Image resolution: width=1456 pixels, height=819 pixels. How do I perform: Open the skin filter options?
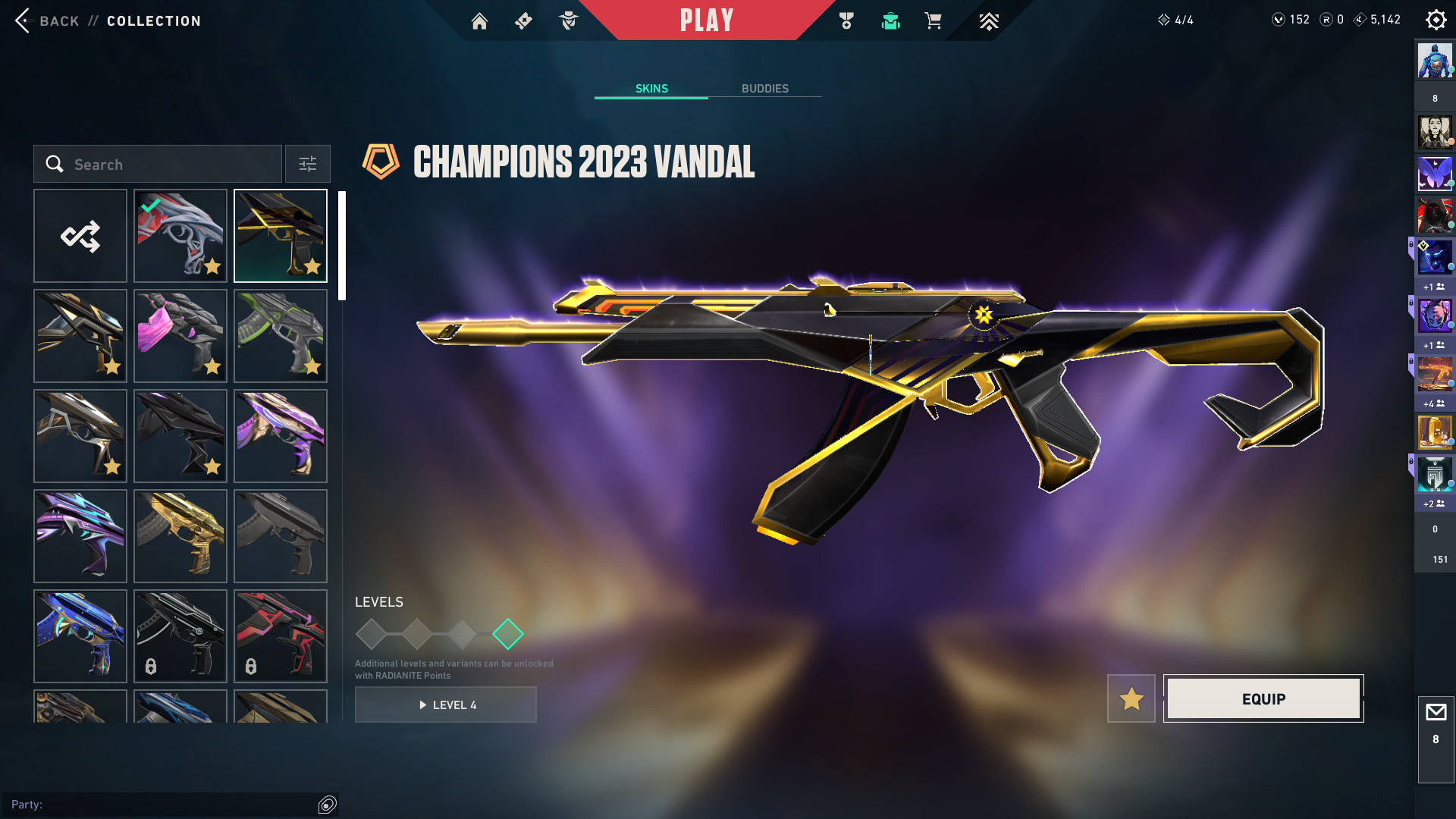point(307,164)
